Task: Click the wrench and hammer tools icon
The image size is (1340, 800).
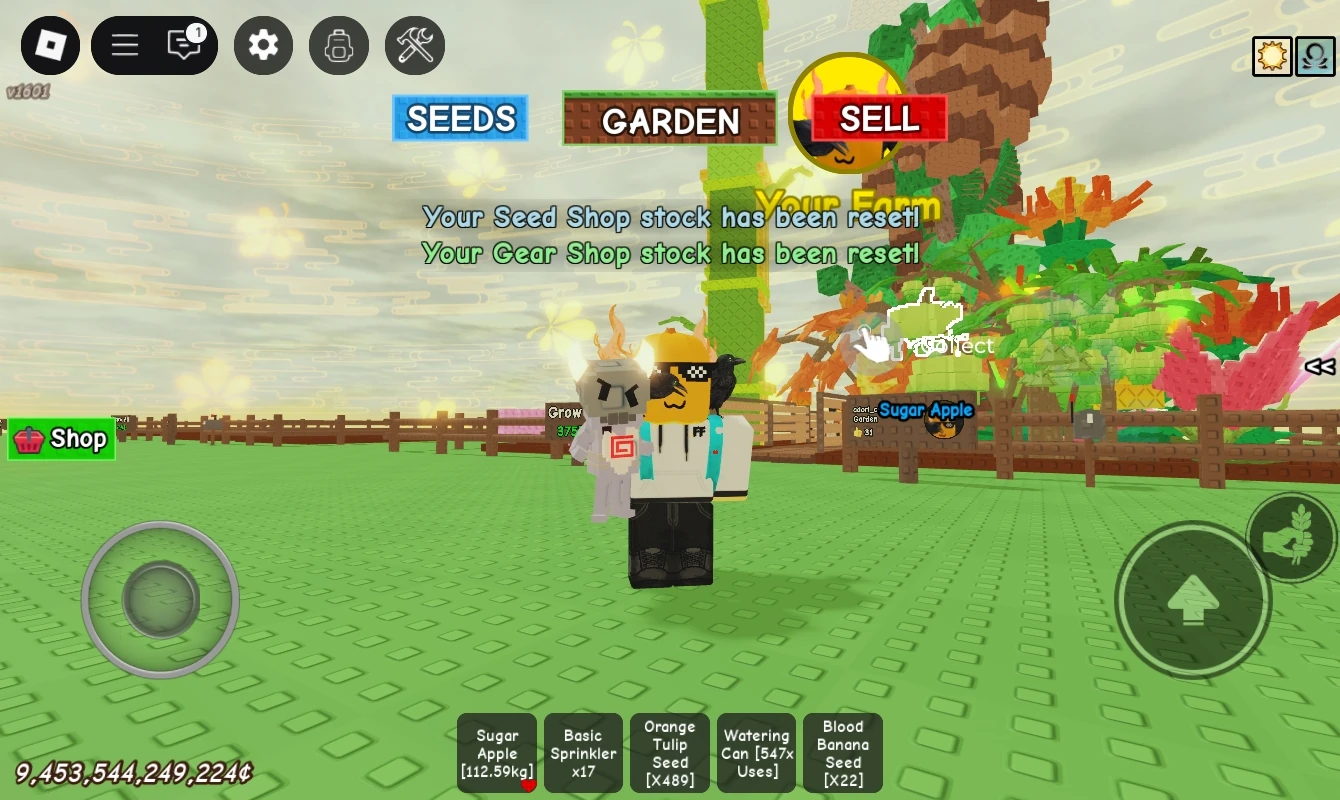Action: (414, 45)
